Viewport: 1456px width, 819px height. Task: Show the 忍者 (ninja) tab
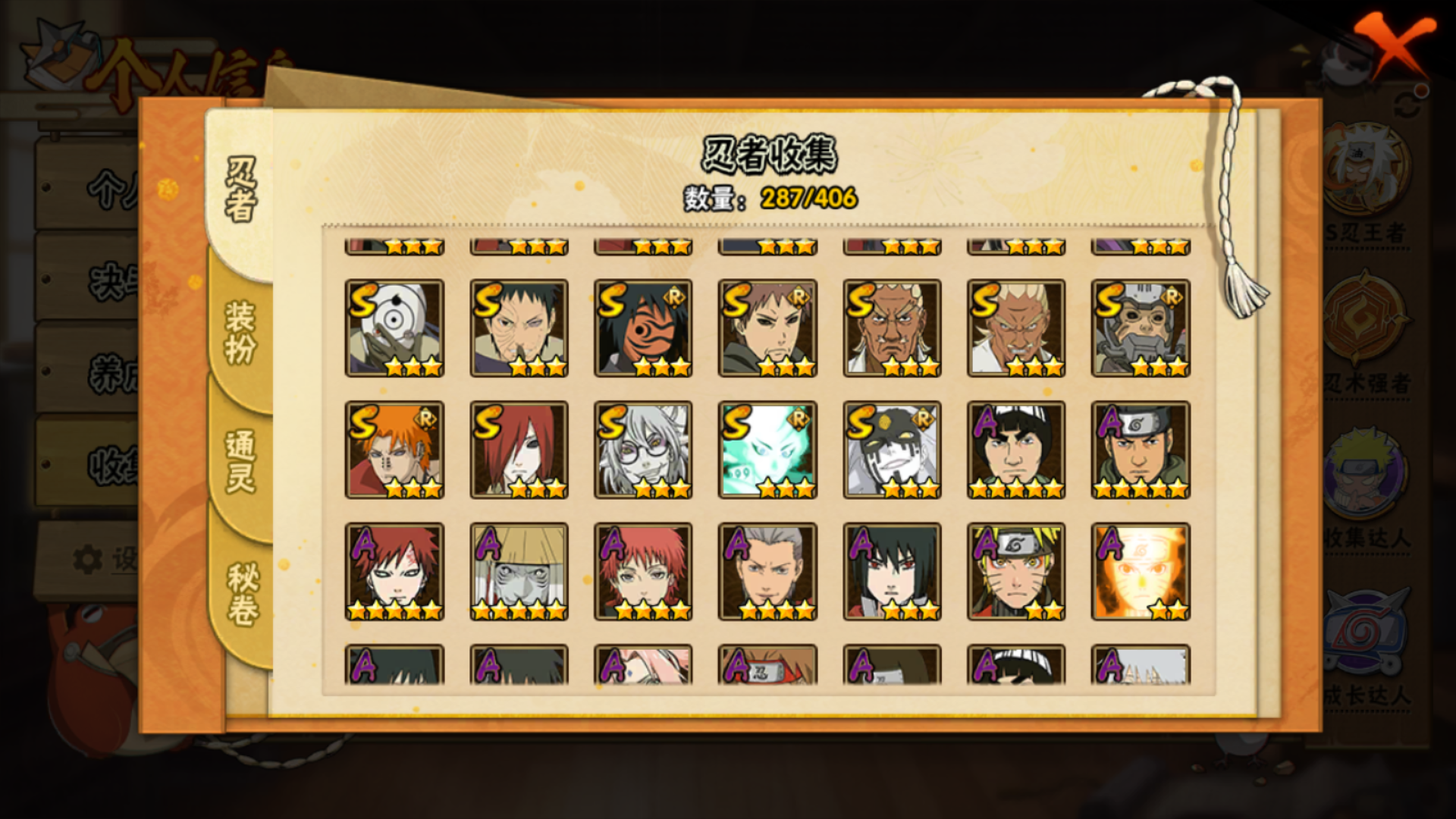tap(241, 190)
